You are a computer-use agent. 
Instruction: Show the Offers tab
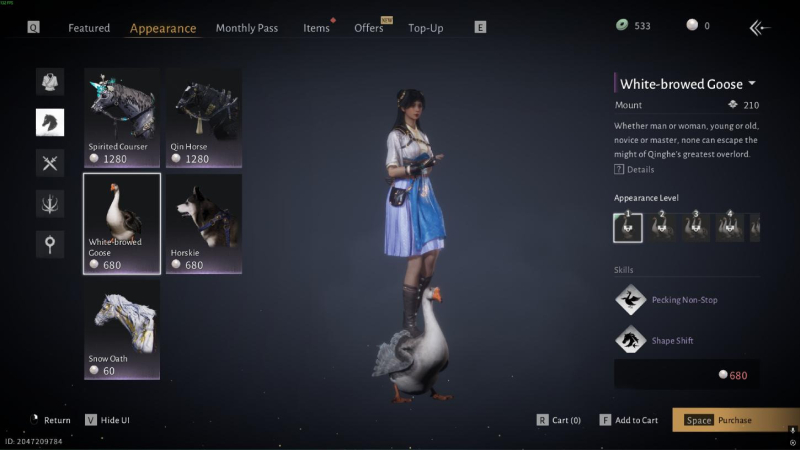[369, 28]
